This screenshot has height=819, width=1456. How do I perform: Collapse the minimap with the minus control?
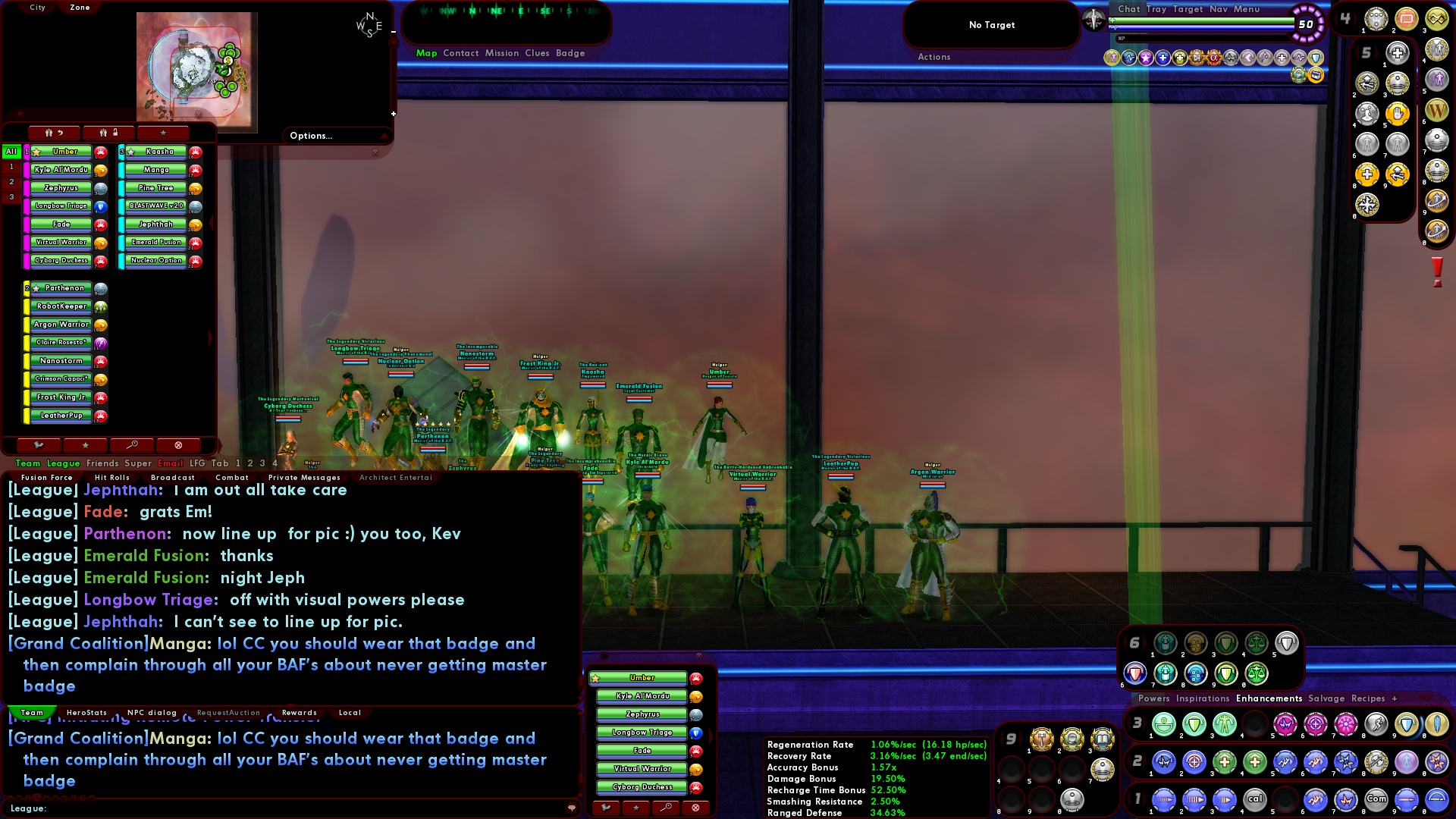point(392,33)
